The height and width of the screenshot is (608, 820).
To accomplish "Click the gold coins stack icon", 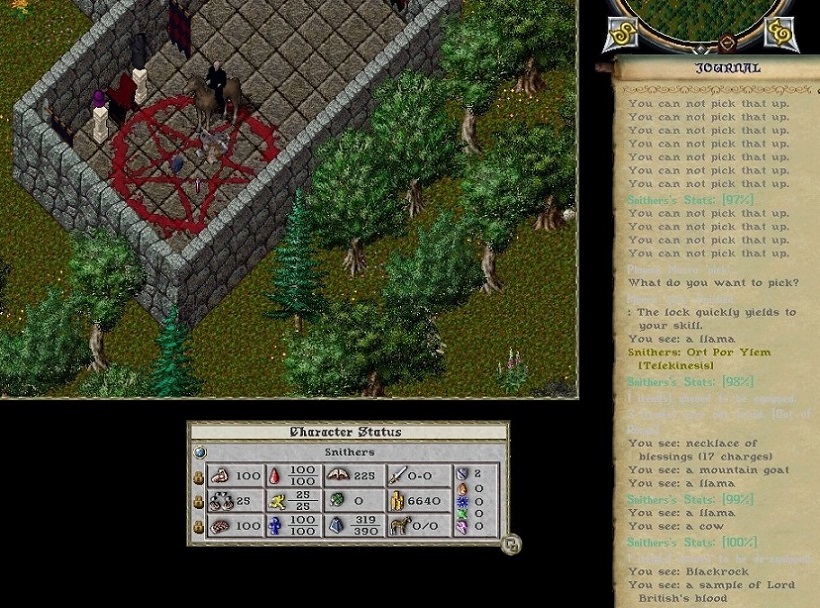I will click(x=398, y=499).
